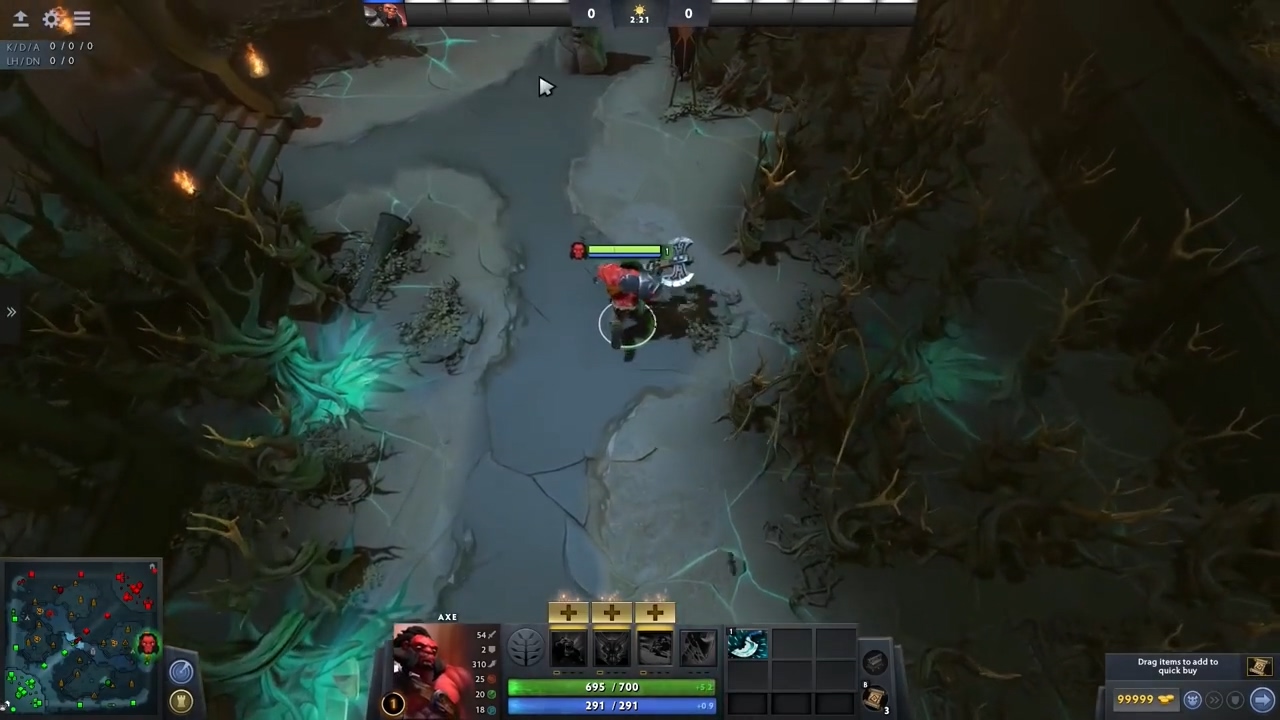This screenshot has height=720, width=1280.
Task: Expand the collapsed left-edge chevron panel
Action: [x=12, y=312]
